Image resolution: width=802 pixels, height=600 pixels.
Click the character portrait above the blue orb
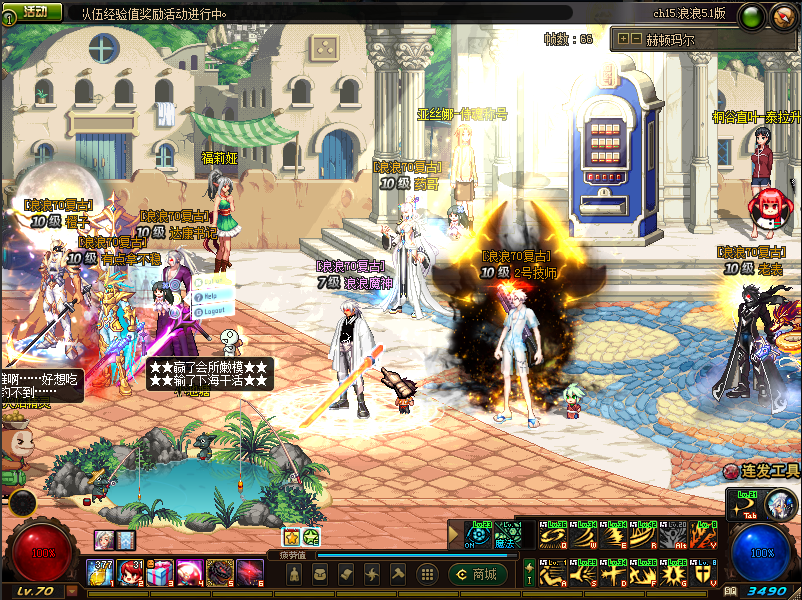pyautogui.click(x=779, y=506)
